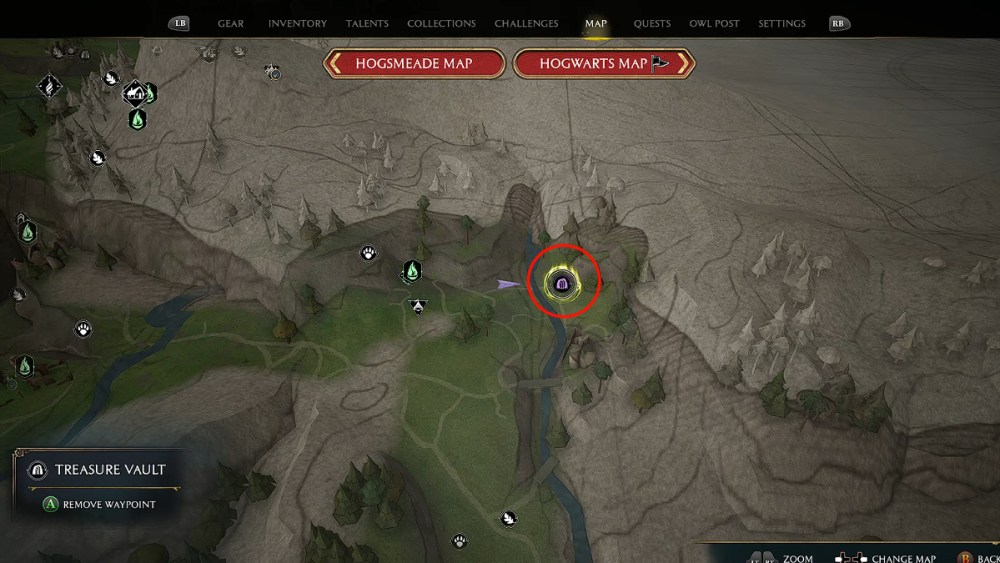This screenshot has width=1000, height=563.
Task: Open the Hogsmeade Map
Action: (413, 64)
